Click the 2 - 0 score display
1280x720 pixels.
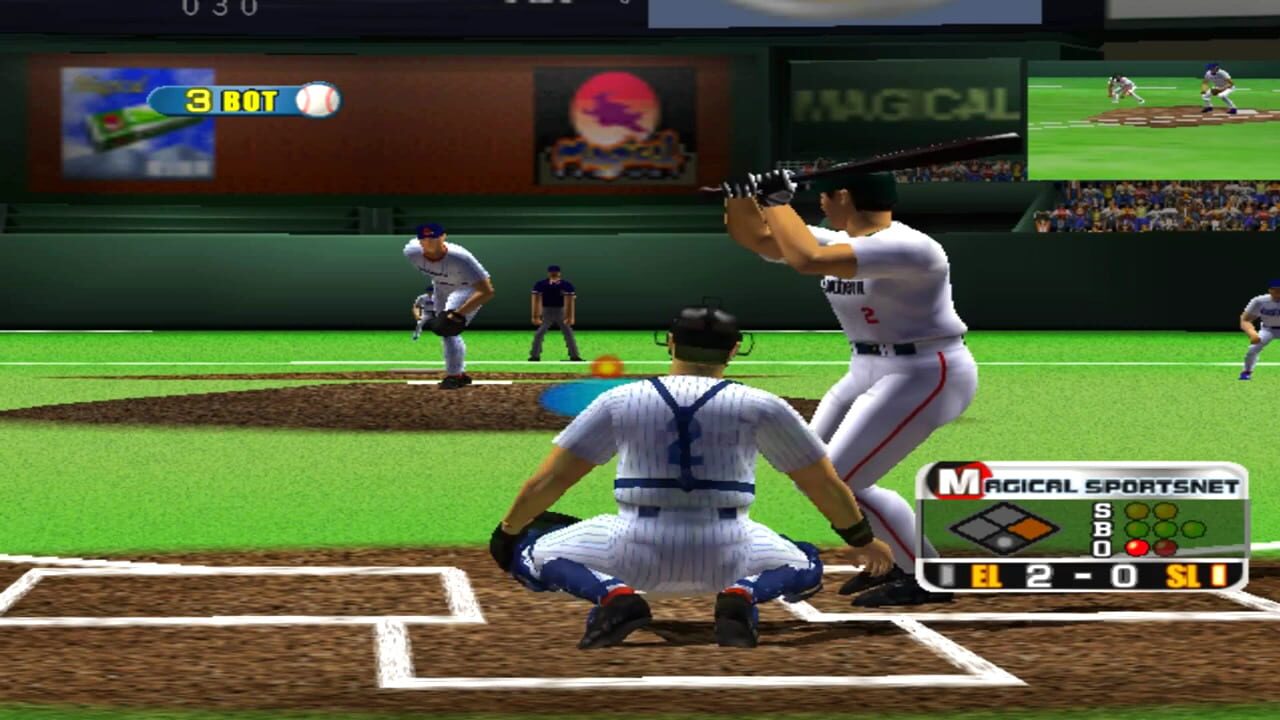click(1081, 574)
